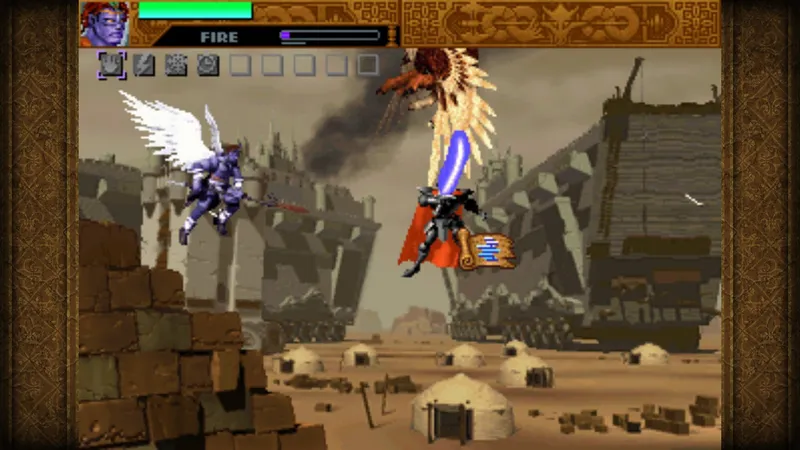Pick the round swirl spell icon
This screenshot has height=450, width=800.
tap(208, 65)
